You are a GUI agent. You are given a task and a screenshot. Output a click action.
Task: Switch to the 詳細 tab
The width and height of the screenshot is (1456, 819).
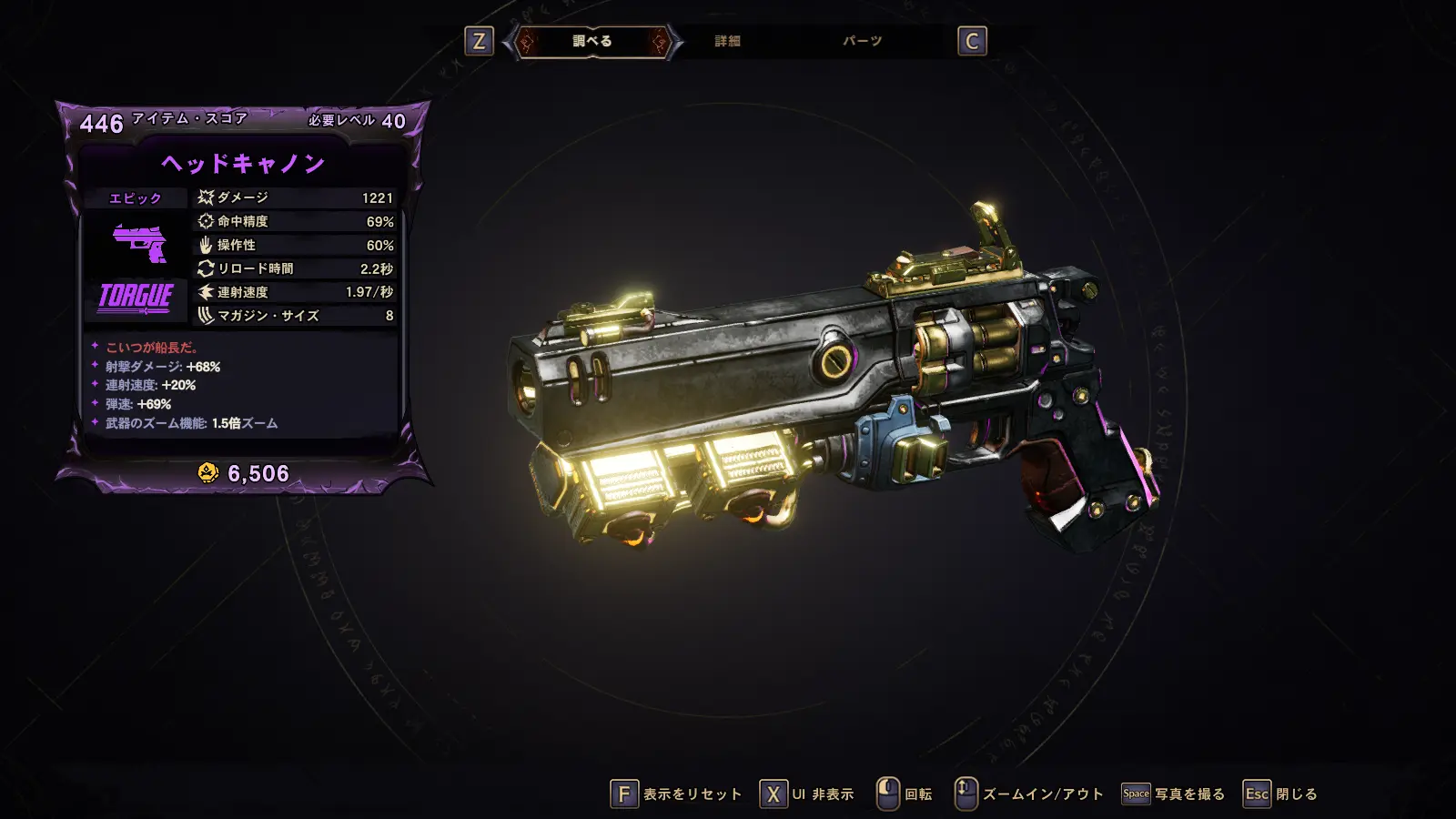point(727,41)
